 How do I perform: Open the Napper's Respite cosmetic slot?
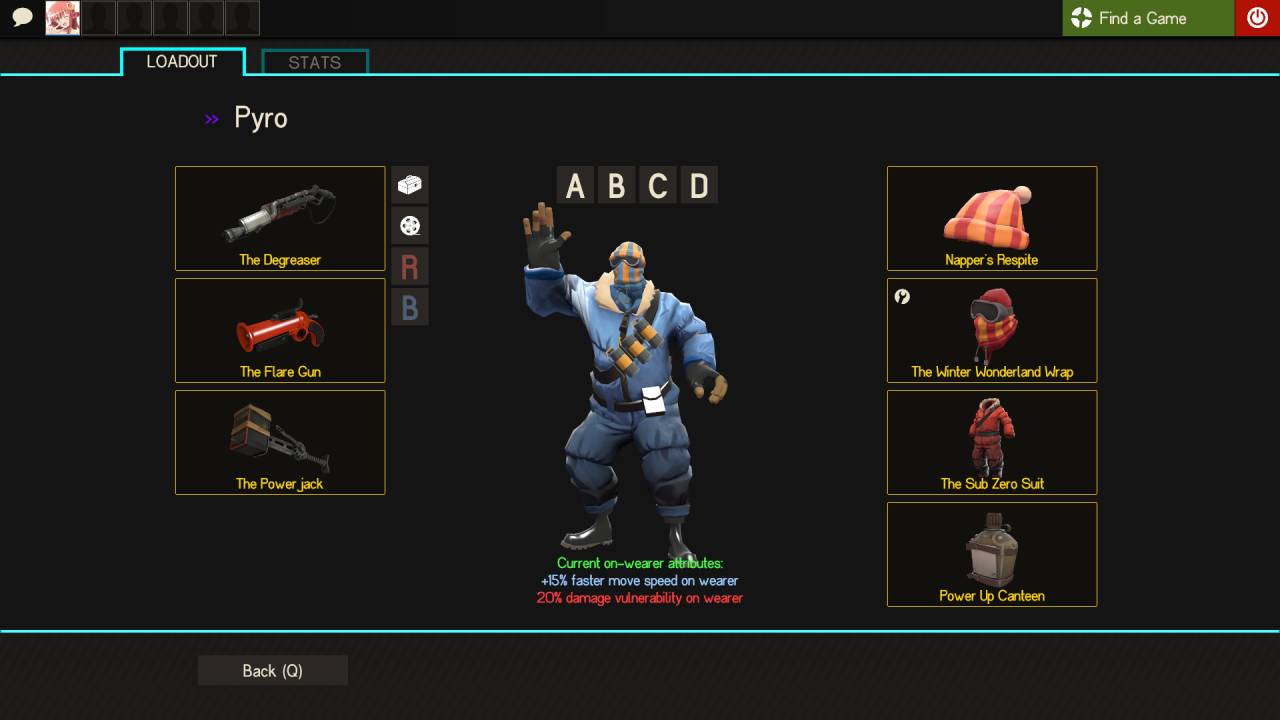point(992,218)
